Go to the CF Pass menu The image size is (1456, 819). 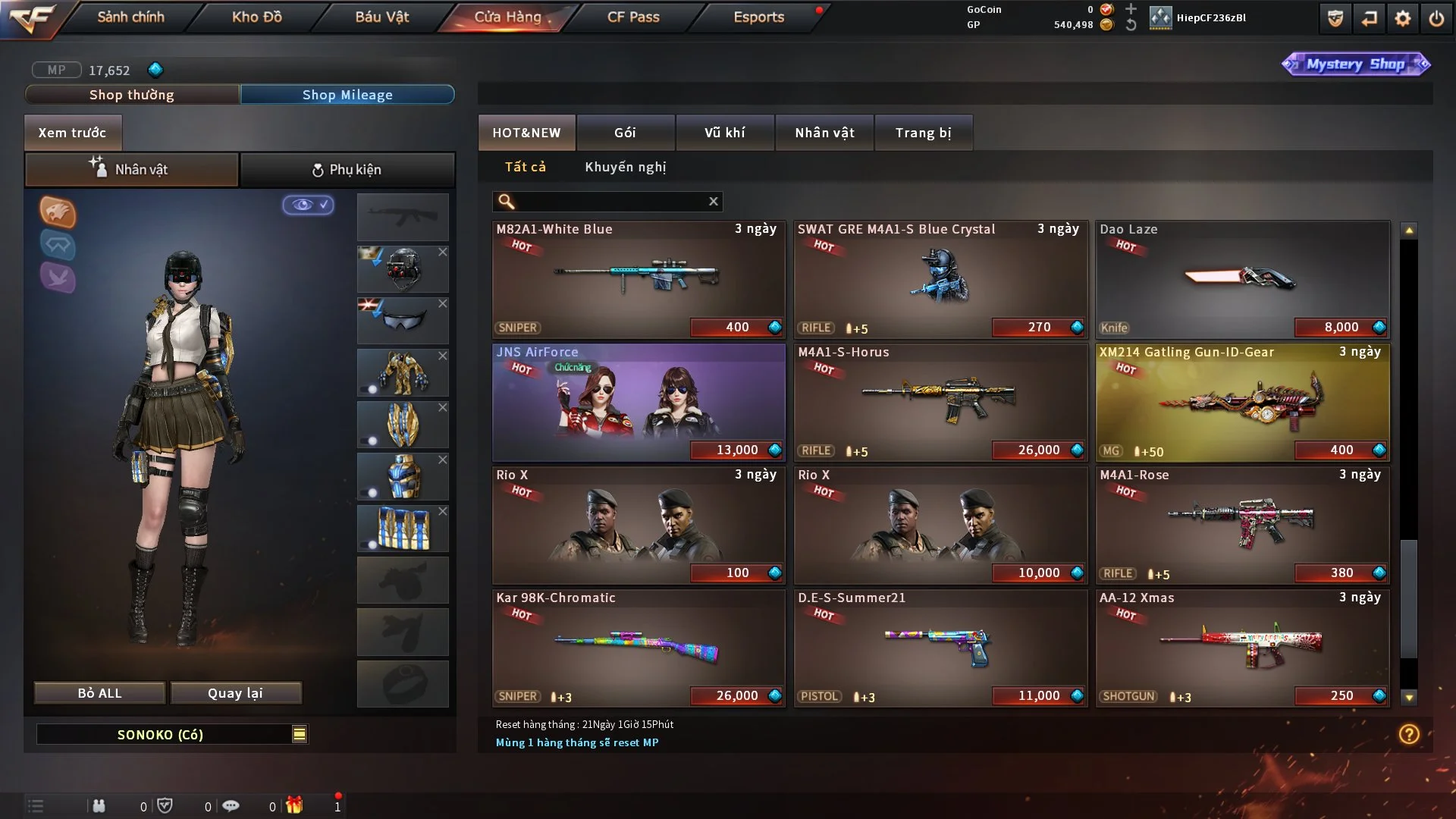click(633, 17)
